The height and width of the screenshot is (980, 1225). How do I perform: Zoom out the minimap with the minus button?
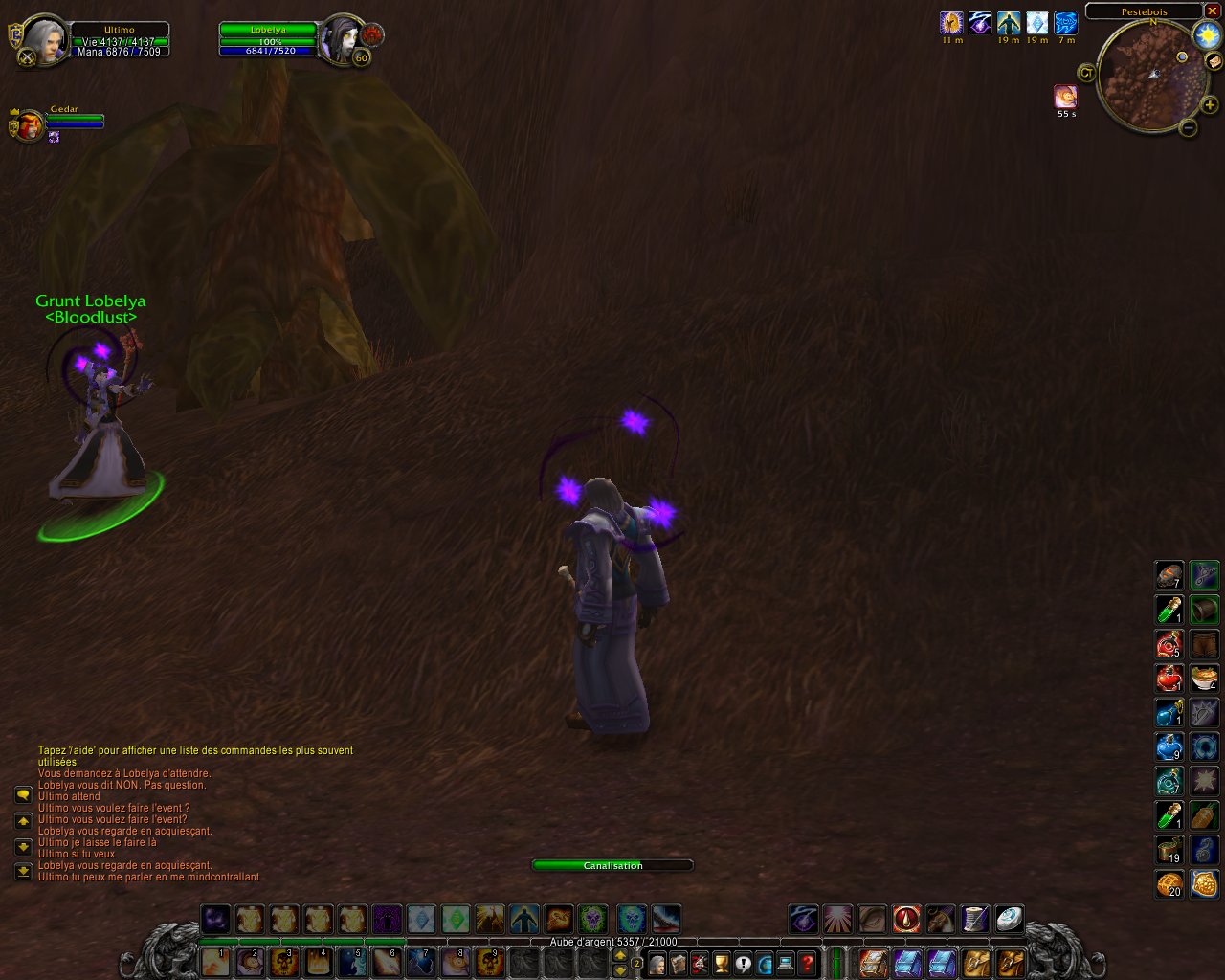[1188, 127]
